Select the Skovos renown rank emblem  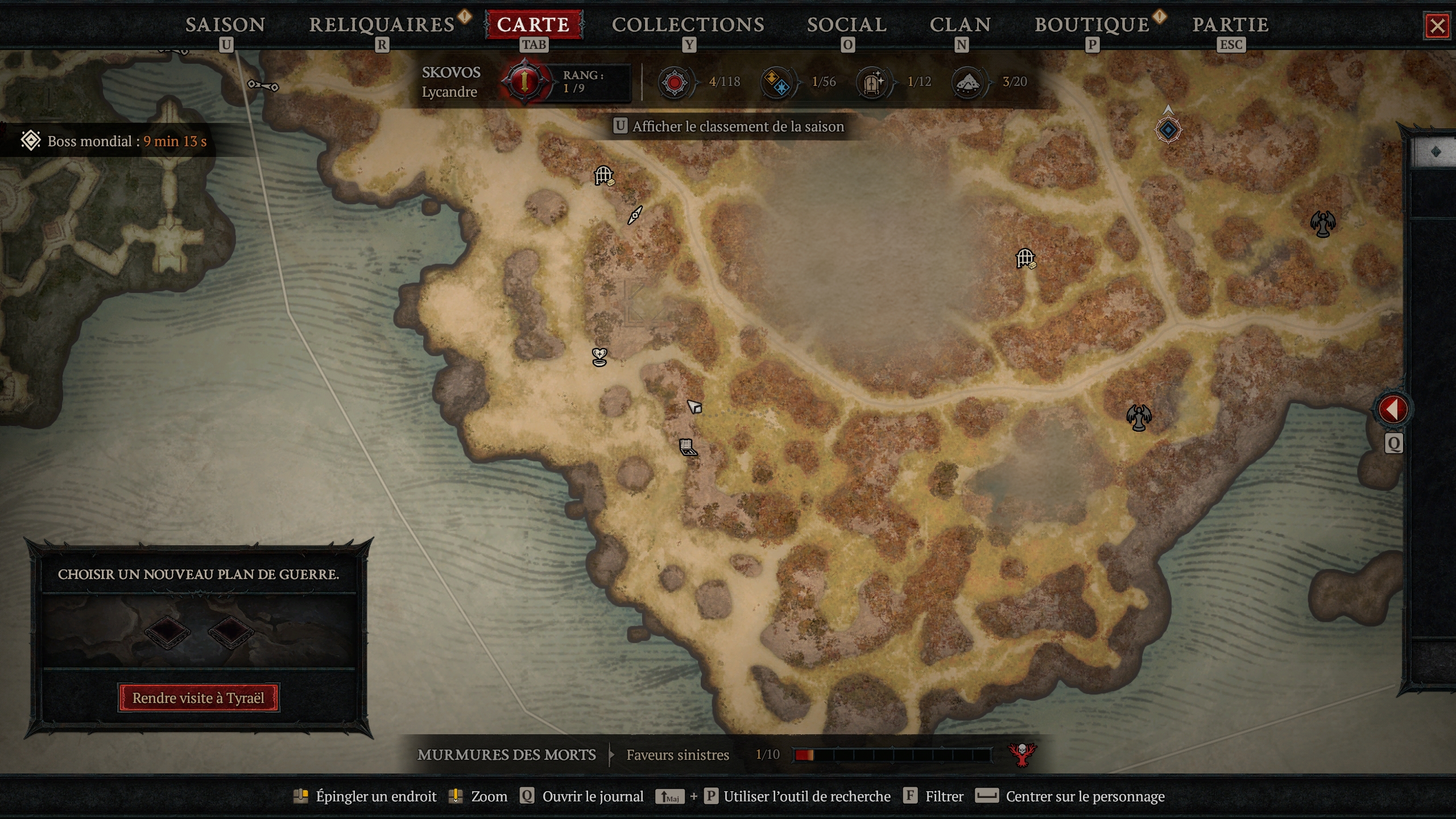pyautogui.click(x=524, y=82)
